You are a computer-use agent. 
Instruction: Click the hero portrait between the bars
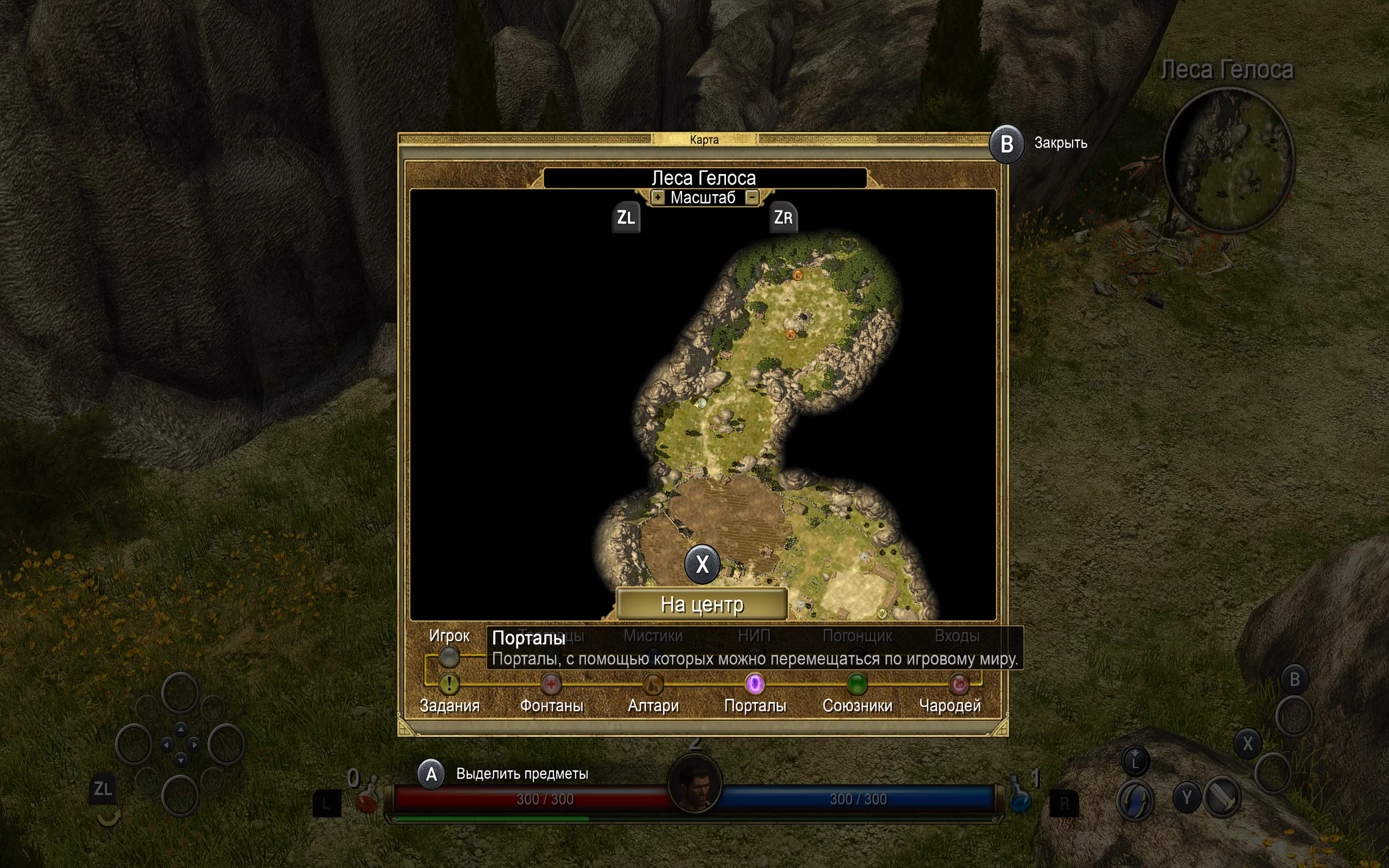tap(694, 783)
